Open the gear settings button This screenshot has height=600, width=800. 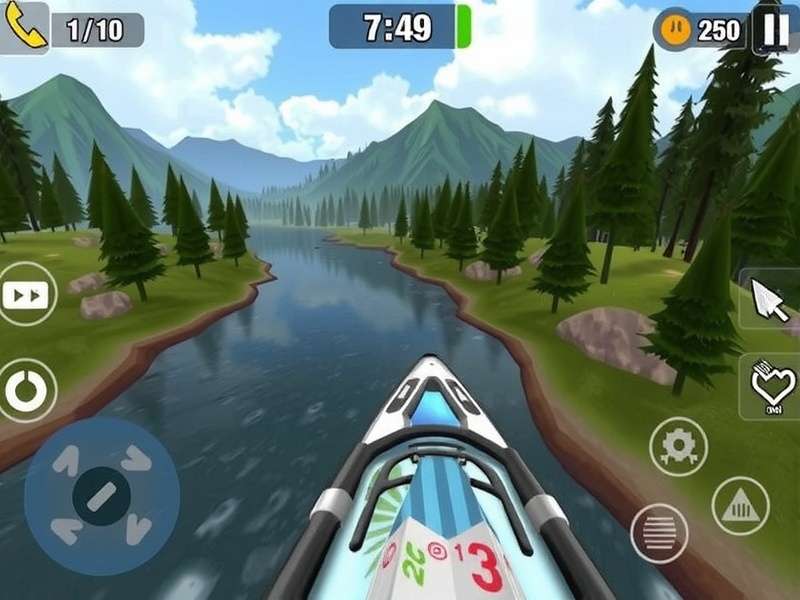point(679,446)
